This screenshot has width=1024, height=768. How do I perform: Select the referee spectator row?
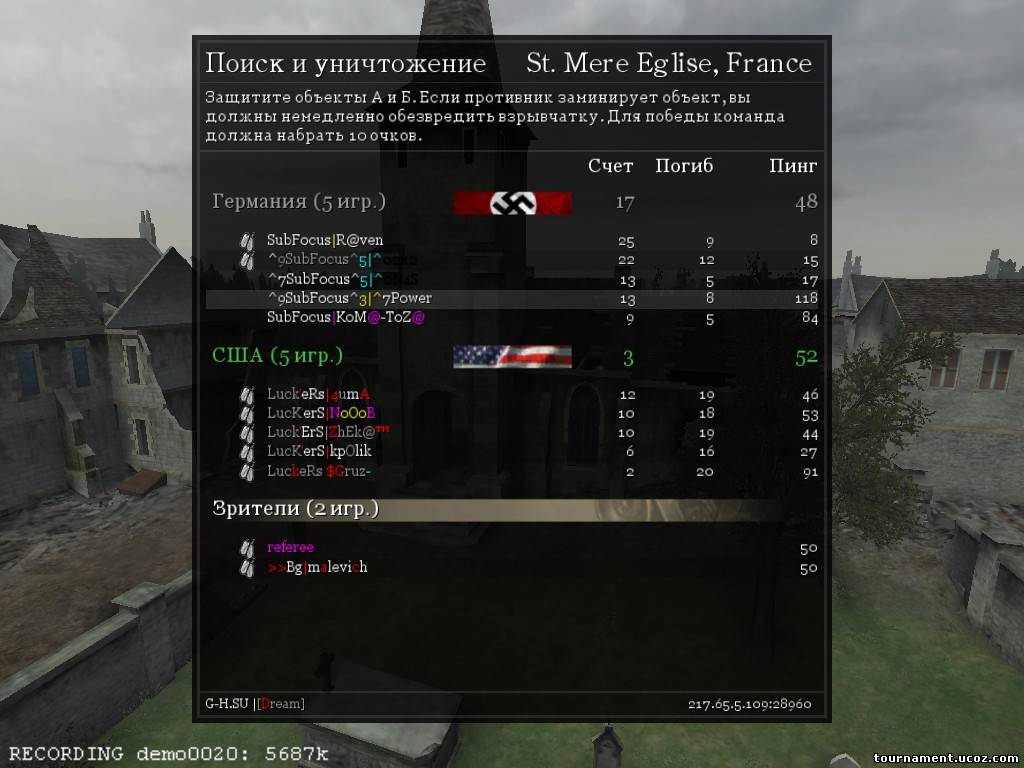point(290,547)
